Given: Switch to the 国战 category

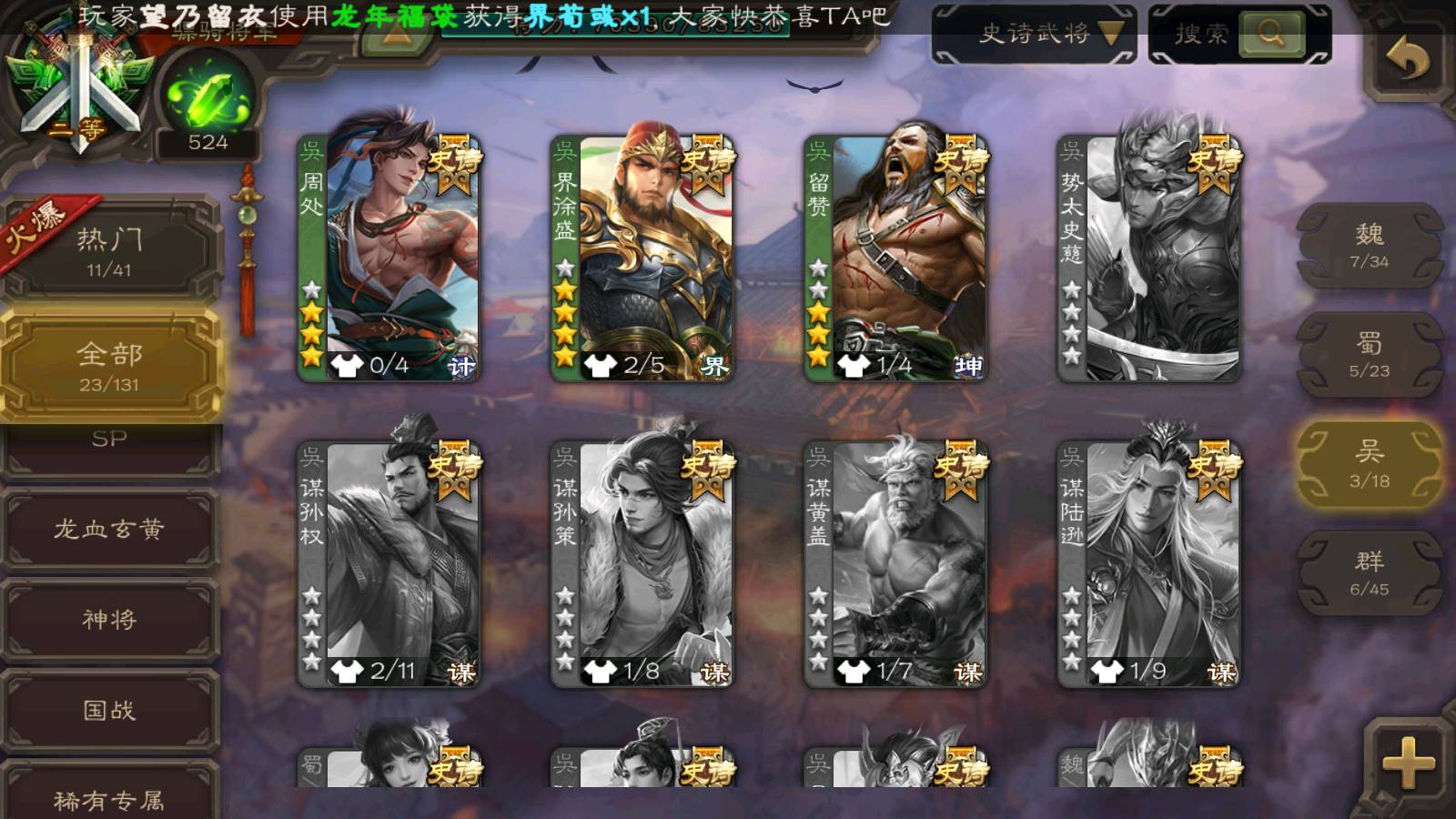Looking at the screenshot, I should pyautogui.click(x=109, y=710).
